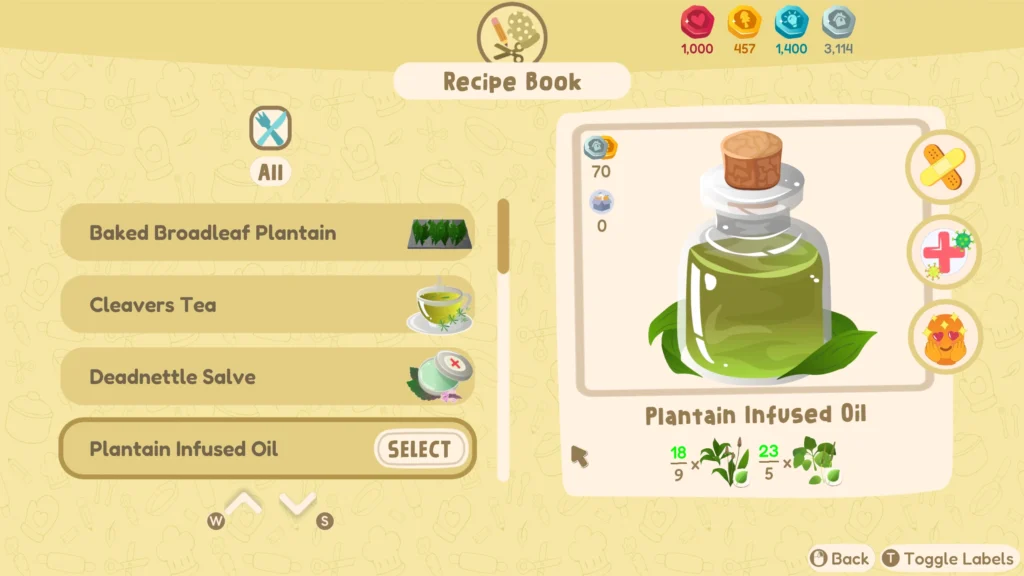Click the SELECT button for Plantain Infused Oil
1024x576 pixels.
420,449
